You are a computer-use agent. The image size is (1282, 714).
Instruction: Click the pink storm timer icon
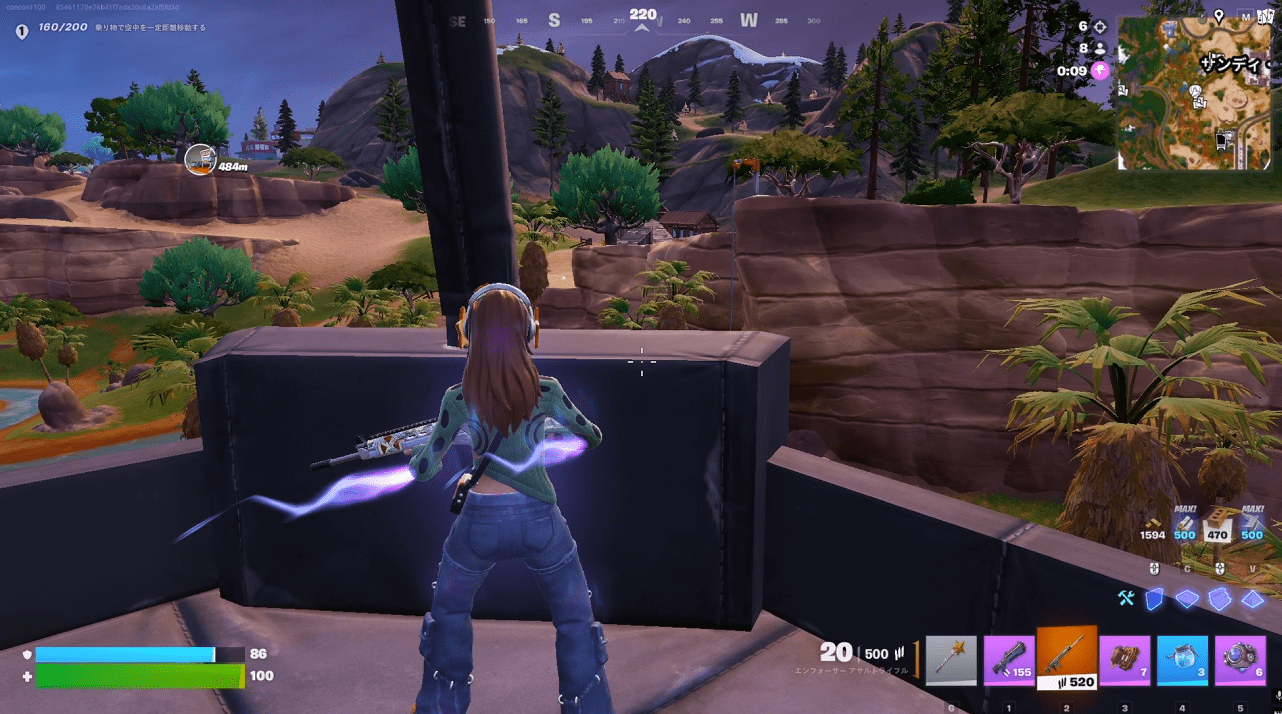[x=1100, y=70]
